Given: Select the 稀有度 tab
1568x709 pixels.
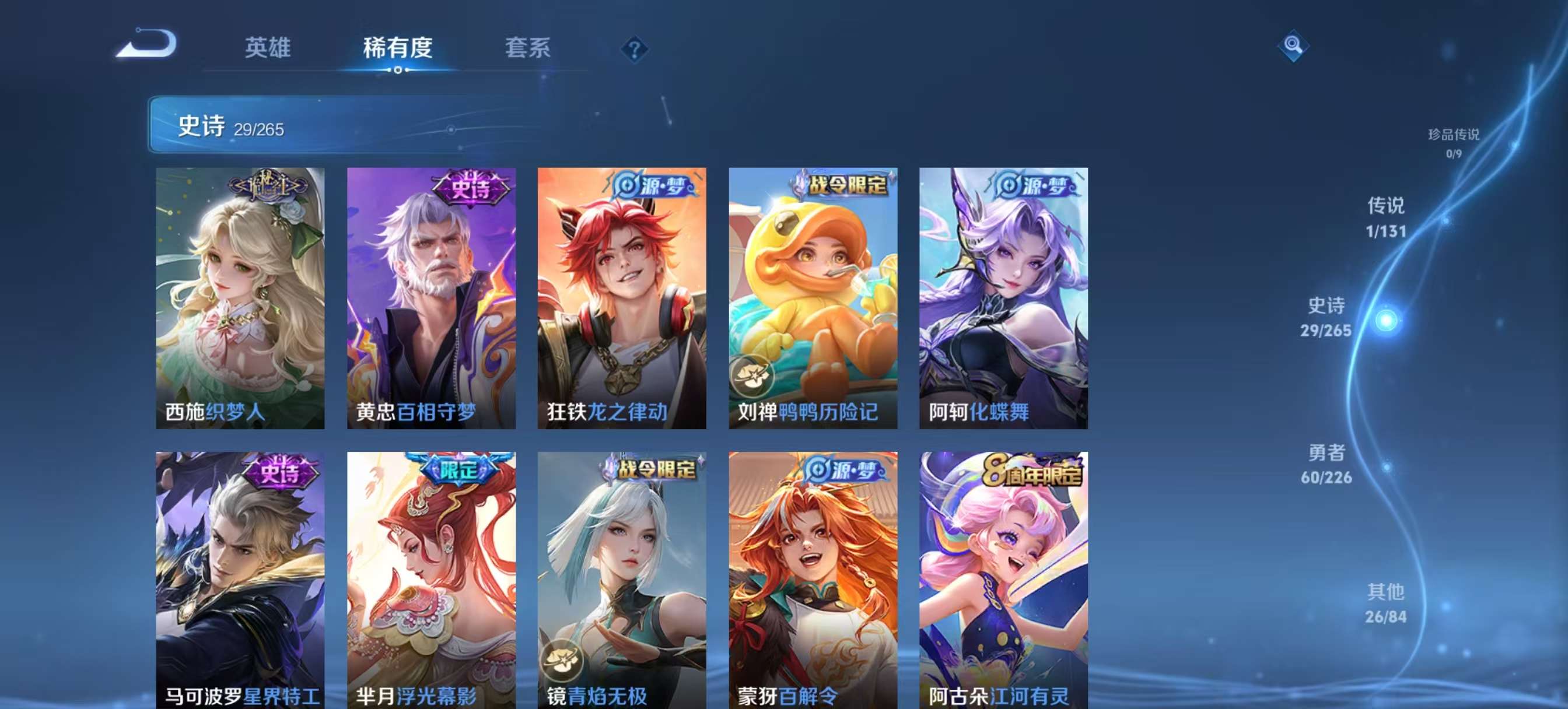Looking at the screenshot, I should 398,49.
